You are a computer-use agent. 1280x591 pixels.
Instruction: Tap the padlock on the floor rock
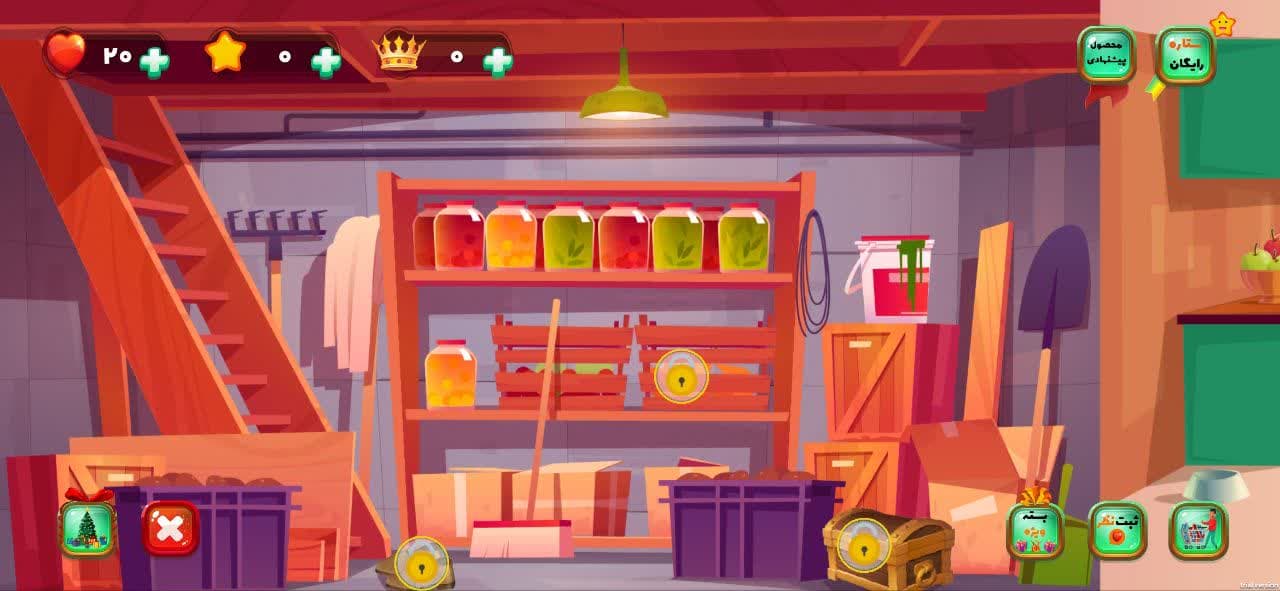tap(422, 563)
